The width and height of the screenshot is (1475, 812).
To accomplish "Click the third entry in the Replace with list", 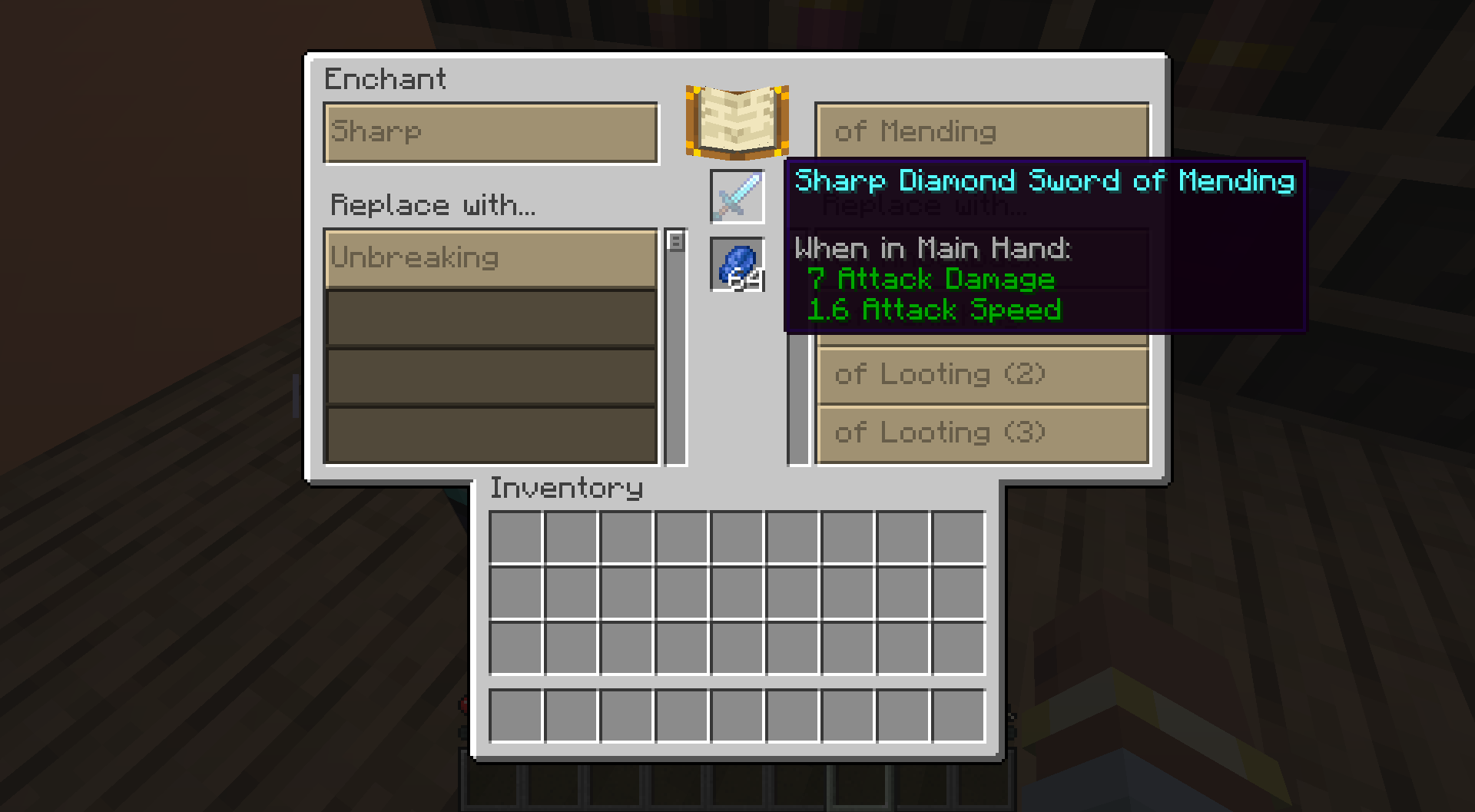I will (491, 376).
